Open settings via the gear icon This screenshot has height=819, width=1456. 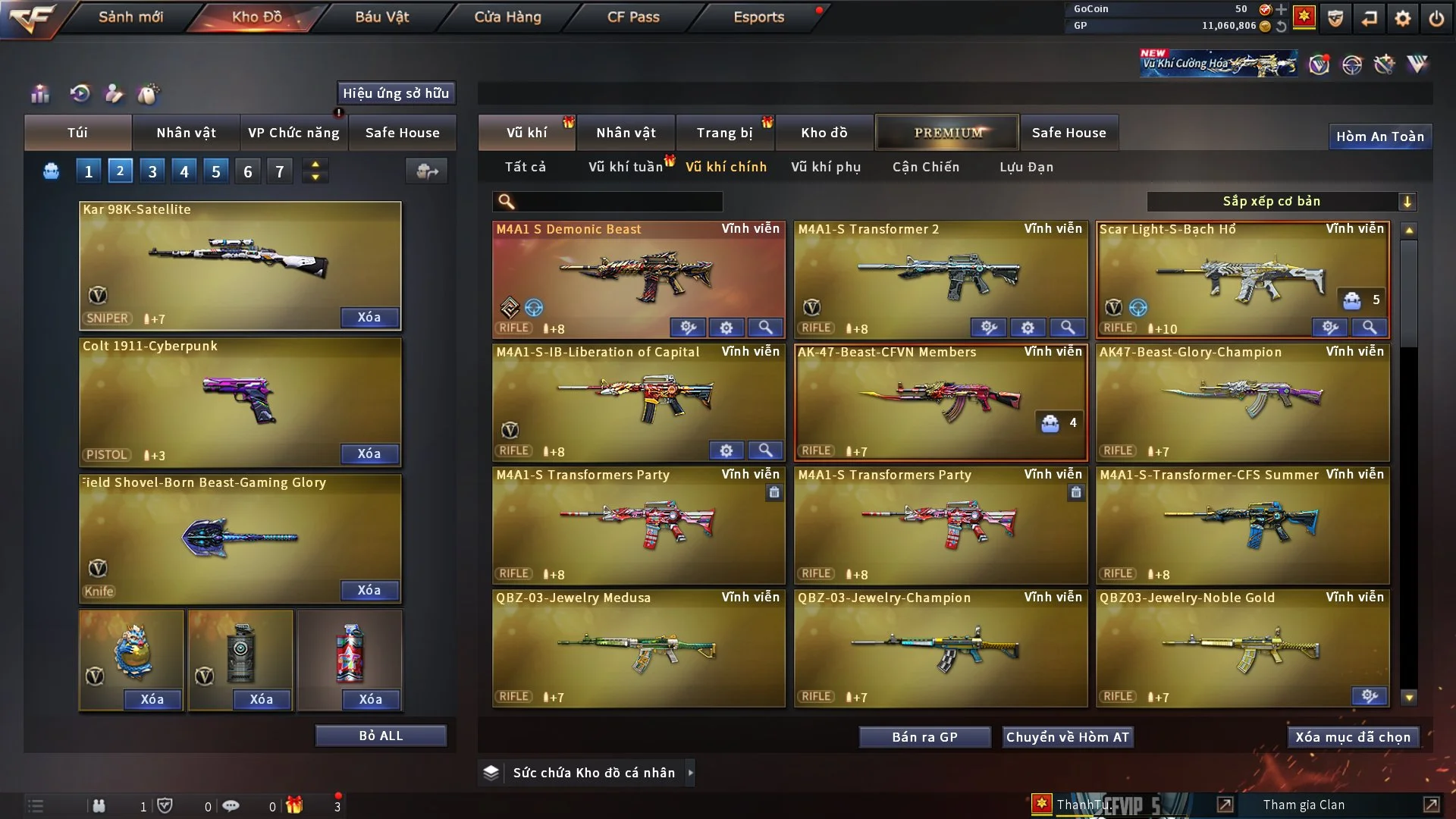pyautogui.click(x=1403, y=18)
